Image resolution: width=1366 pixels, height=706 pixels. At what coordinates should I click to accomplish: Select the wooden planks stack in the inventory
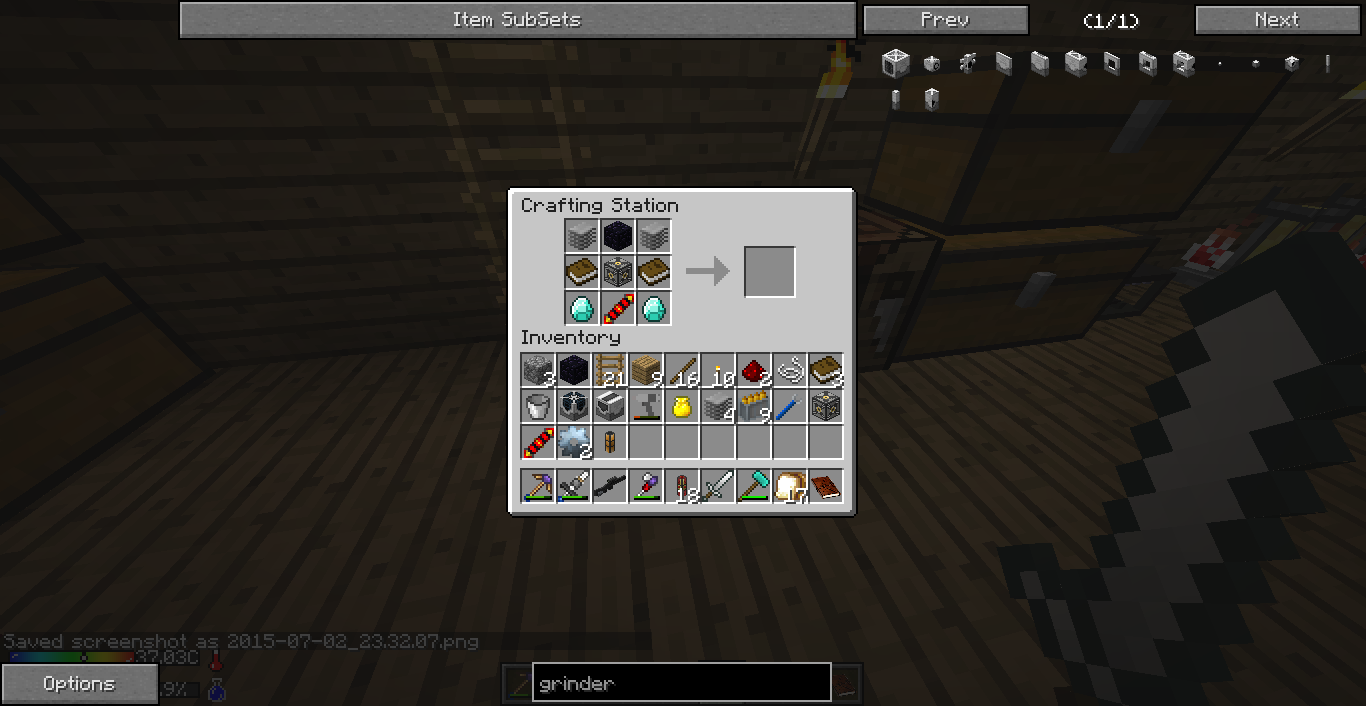click(645, 371)
